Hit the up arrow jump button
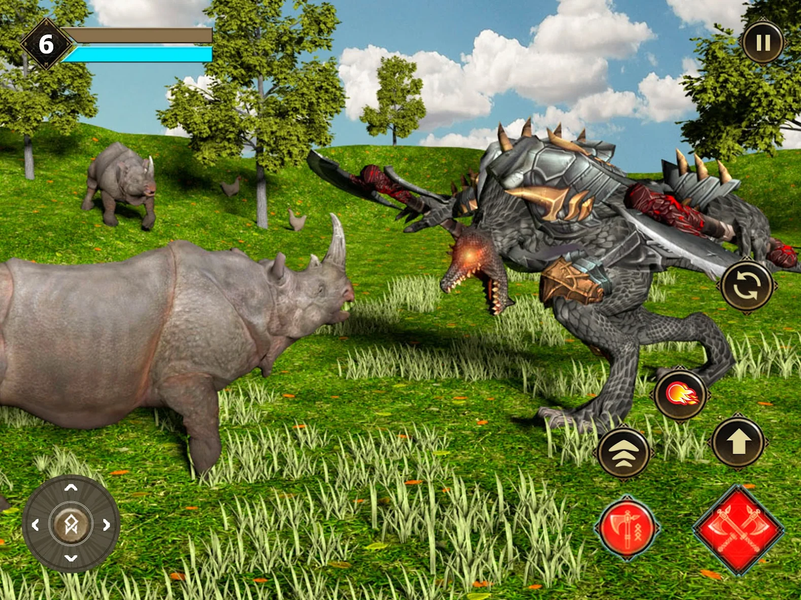The width and height of the screenshot is (801, 600). tap(738, 442)
